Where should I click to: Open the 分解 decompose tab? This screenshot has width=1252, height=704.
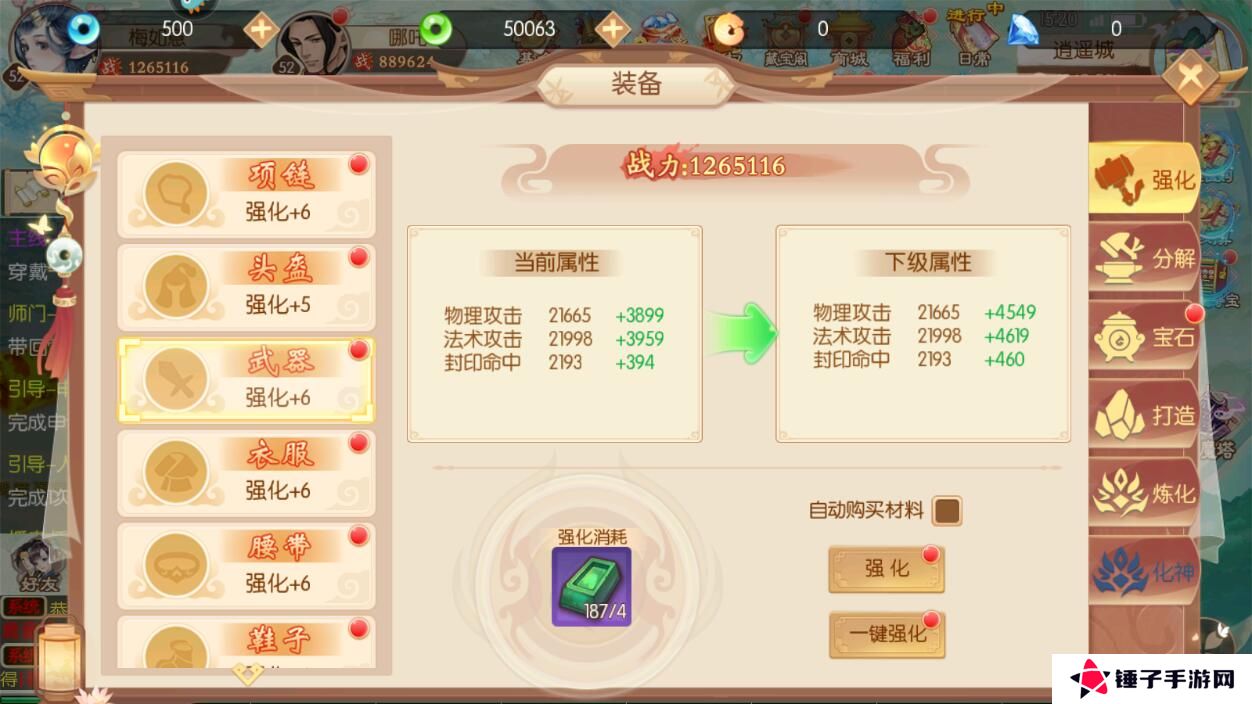[1144, 258]
